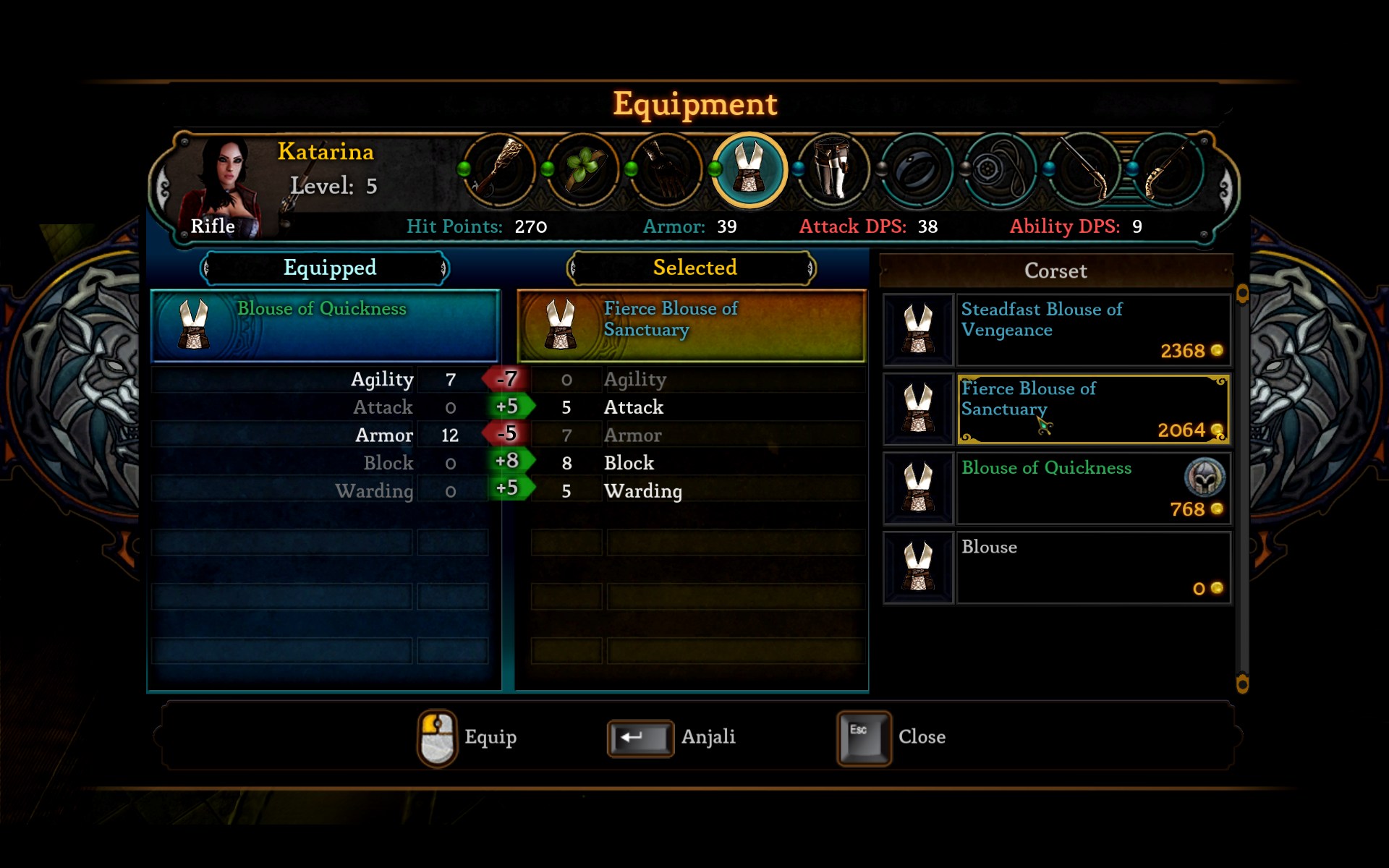Screen dimensions: 1389x868
Task: Click the selected Fierce Blouse of Sanctuary panel
Action: (692, 325)
